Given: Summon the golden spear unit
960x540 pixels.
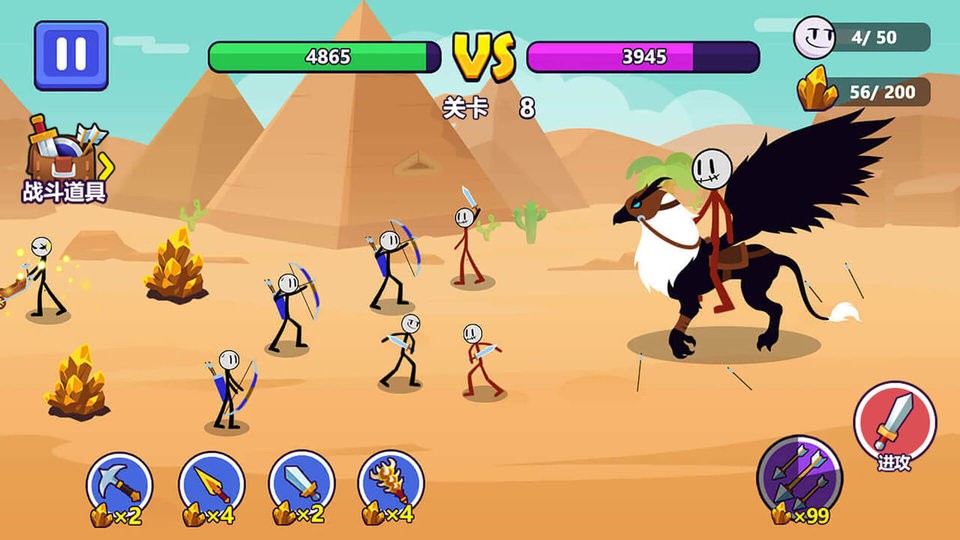Looking at the screenshot, I should tap(211, 484).
